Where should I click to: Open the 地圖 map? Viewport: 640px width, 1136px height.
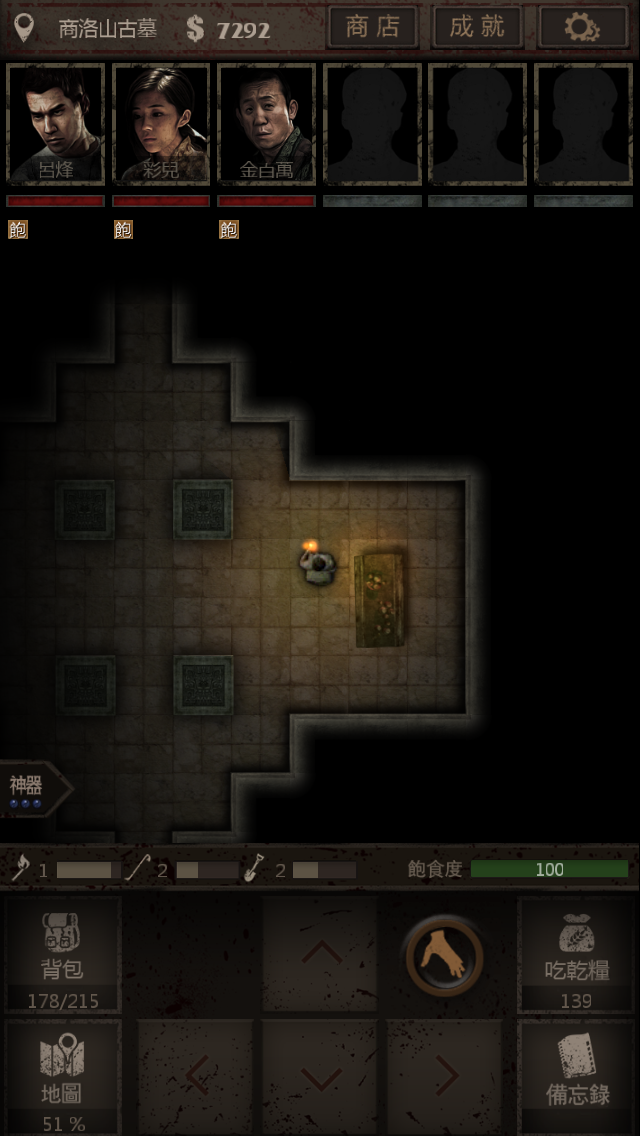coord(62,1078)
